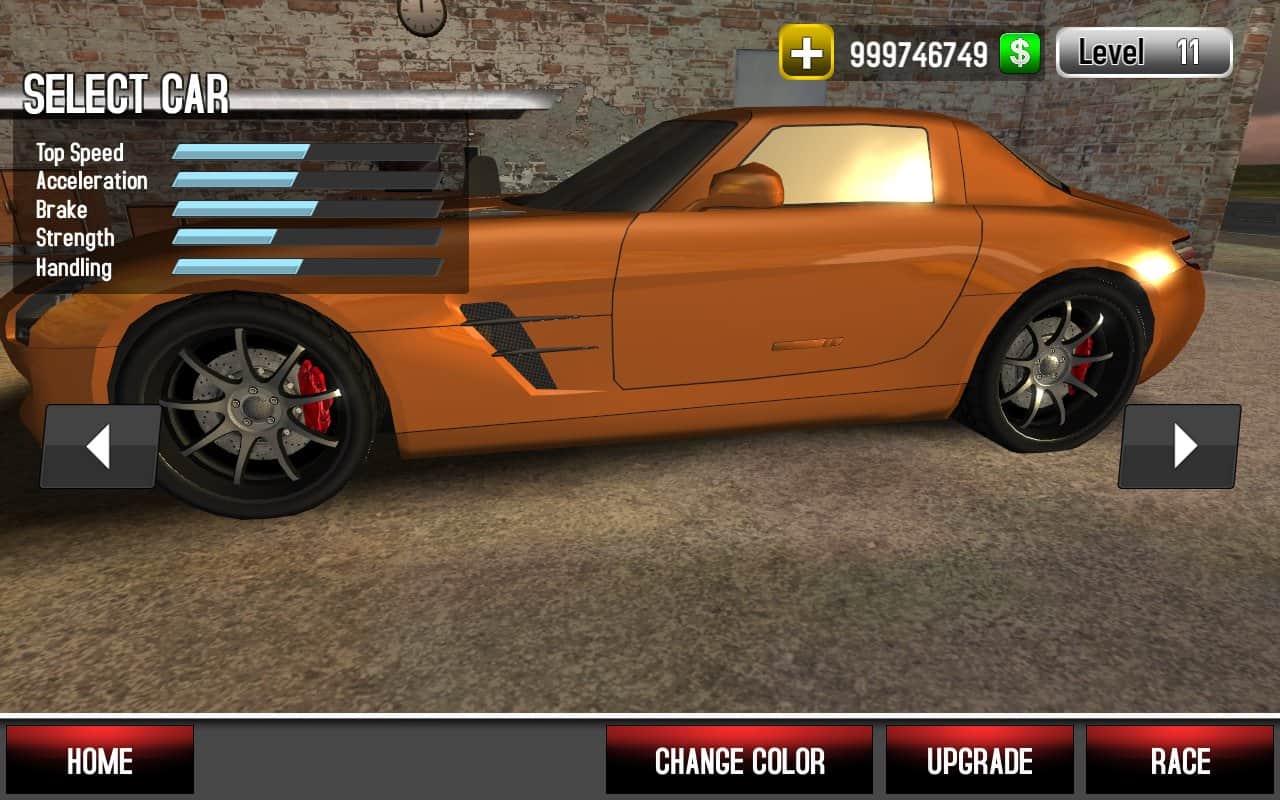Viewport: 1280px width, 800px height.
Task: Go back to the HOME screen
Action: 100,760
